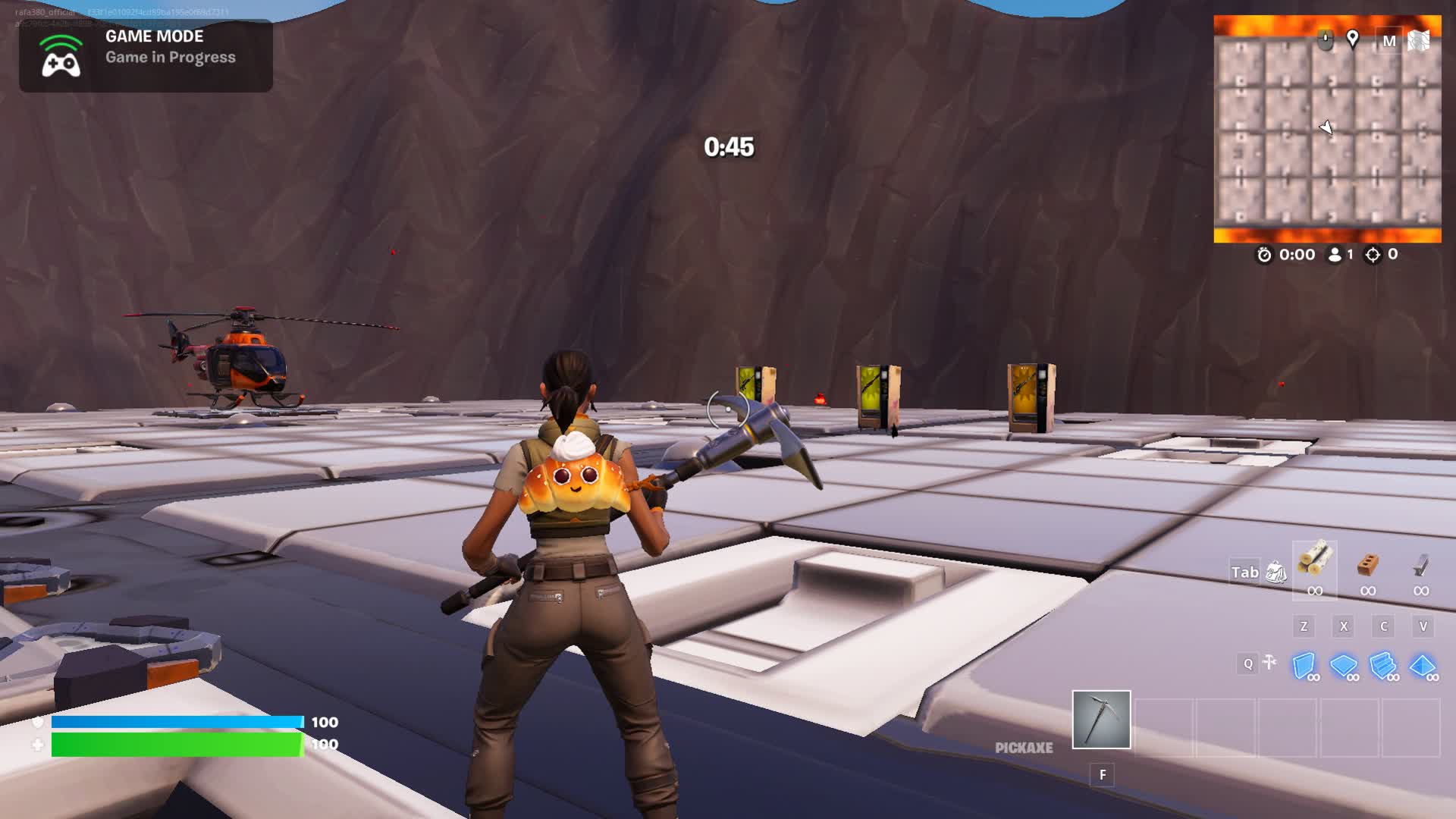The image size is (1456, 819).
Task: Select the floor building piece
Action: tap(1343, 666)
